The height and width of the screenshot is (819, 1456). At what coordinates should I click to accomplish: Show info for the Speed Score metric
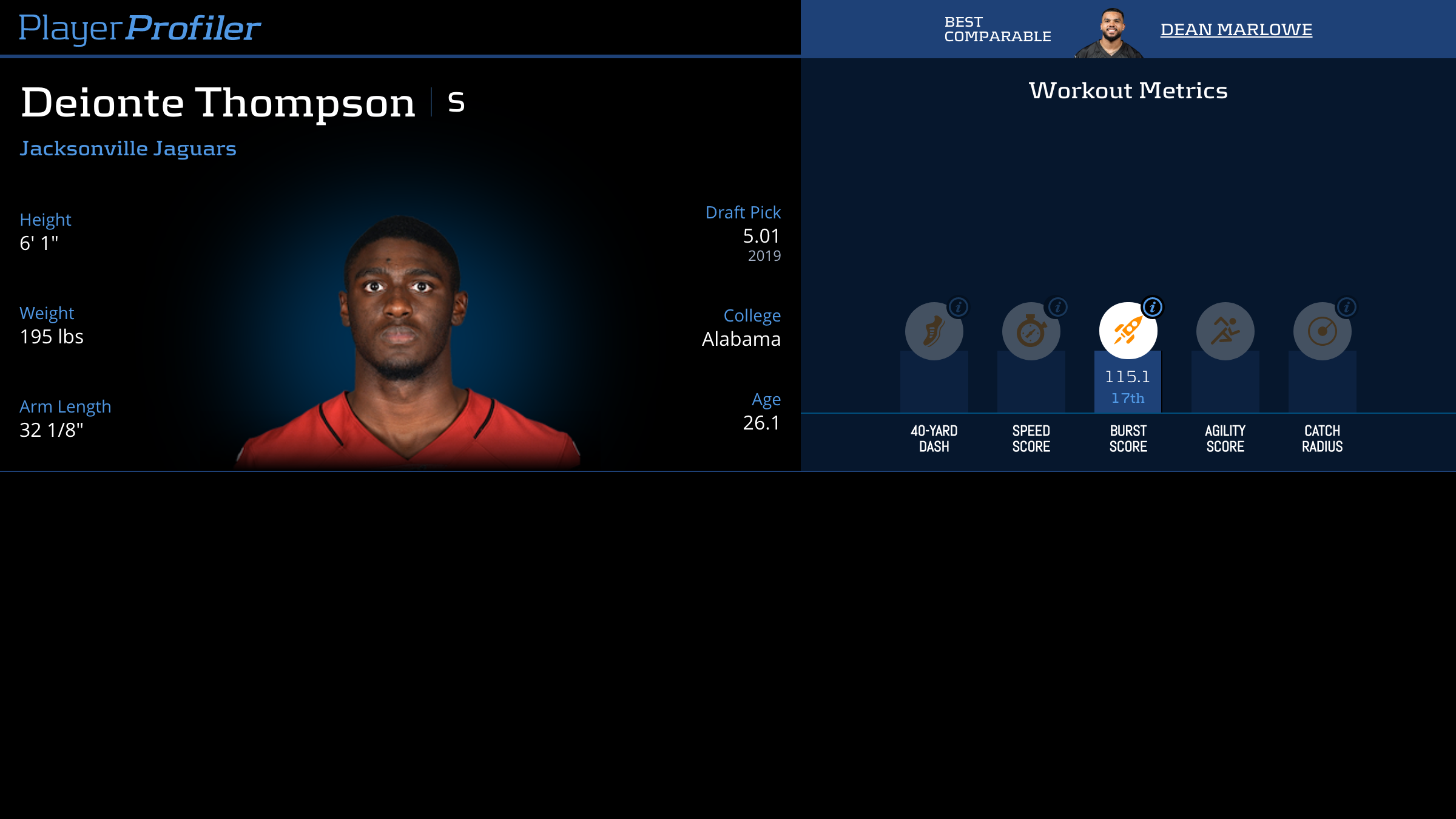coord(1058,308)
